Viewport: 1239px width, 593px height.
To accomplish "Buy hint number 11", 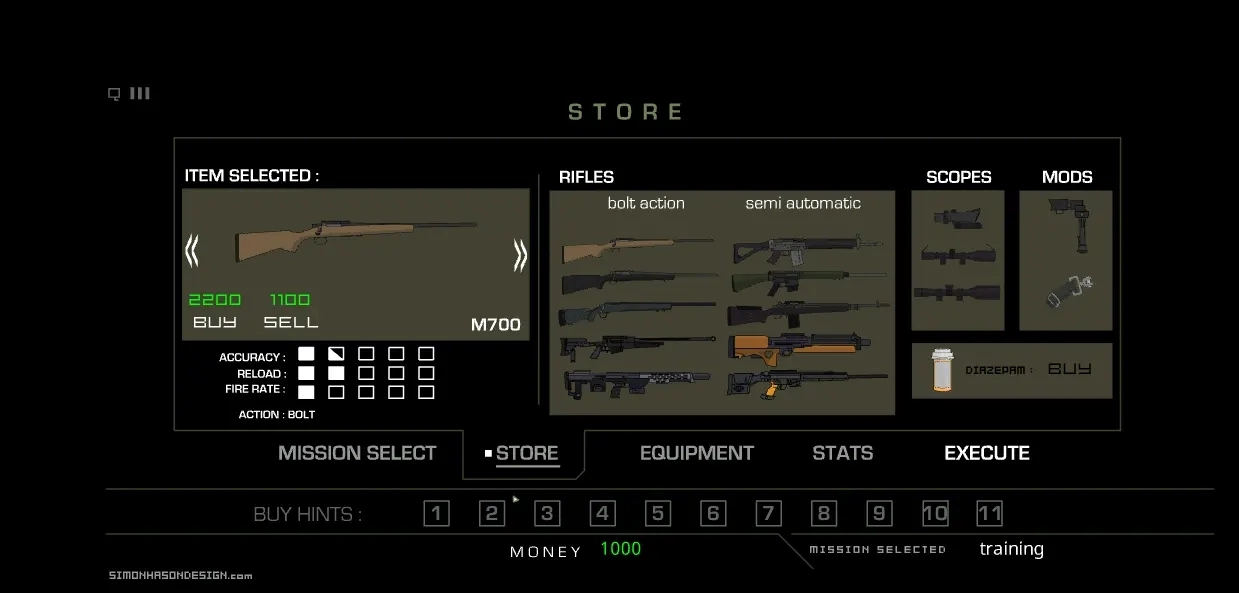I will 989,514.
